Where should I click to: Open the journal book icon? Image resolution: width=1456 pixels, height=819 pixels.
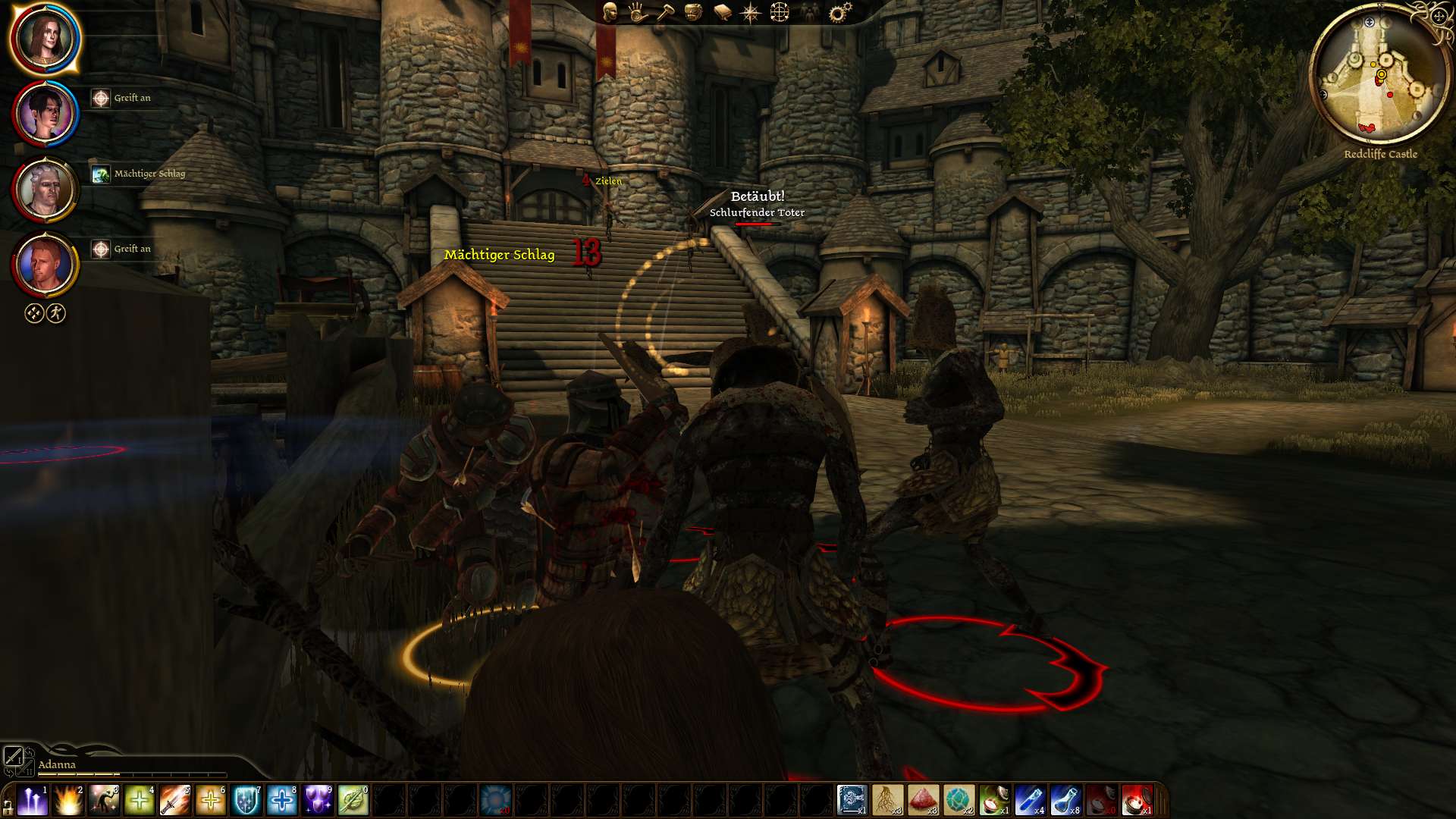[x=720, y=11]
